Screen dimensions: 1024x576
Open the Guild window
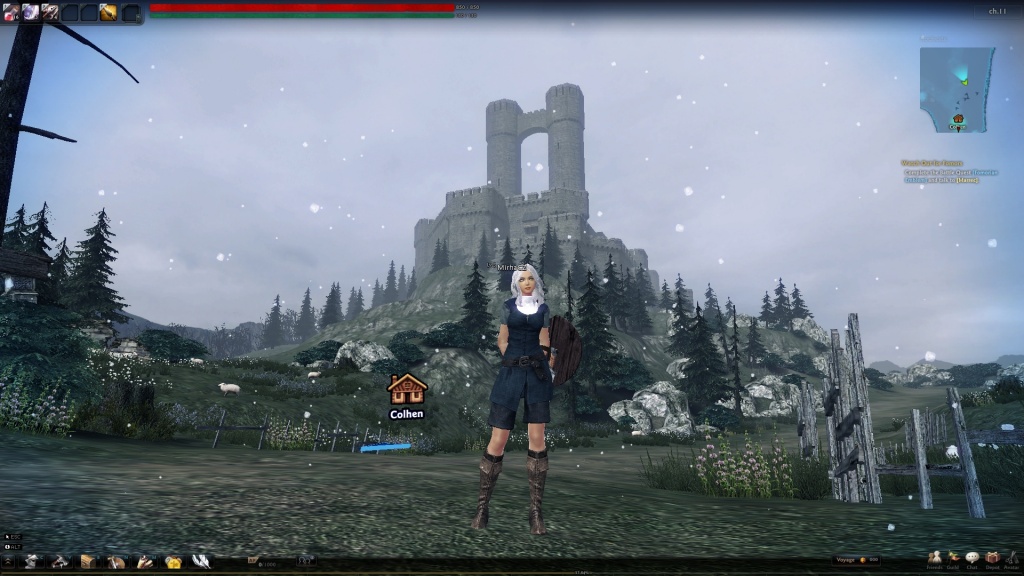954,558
